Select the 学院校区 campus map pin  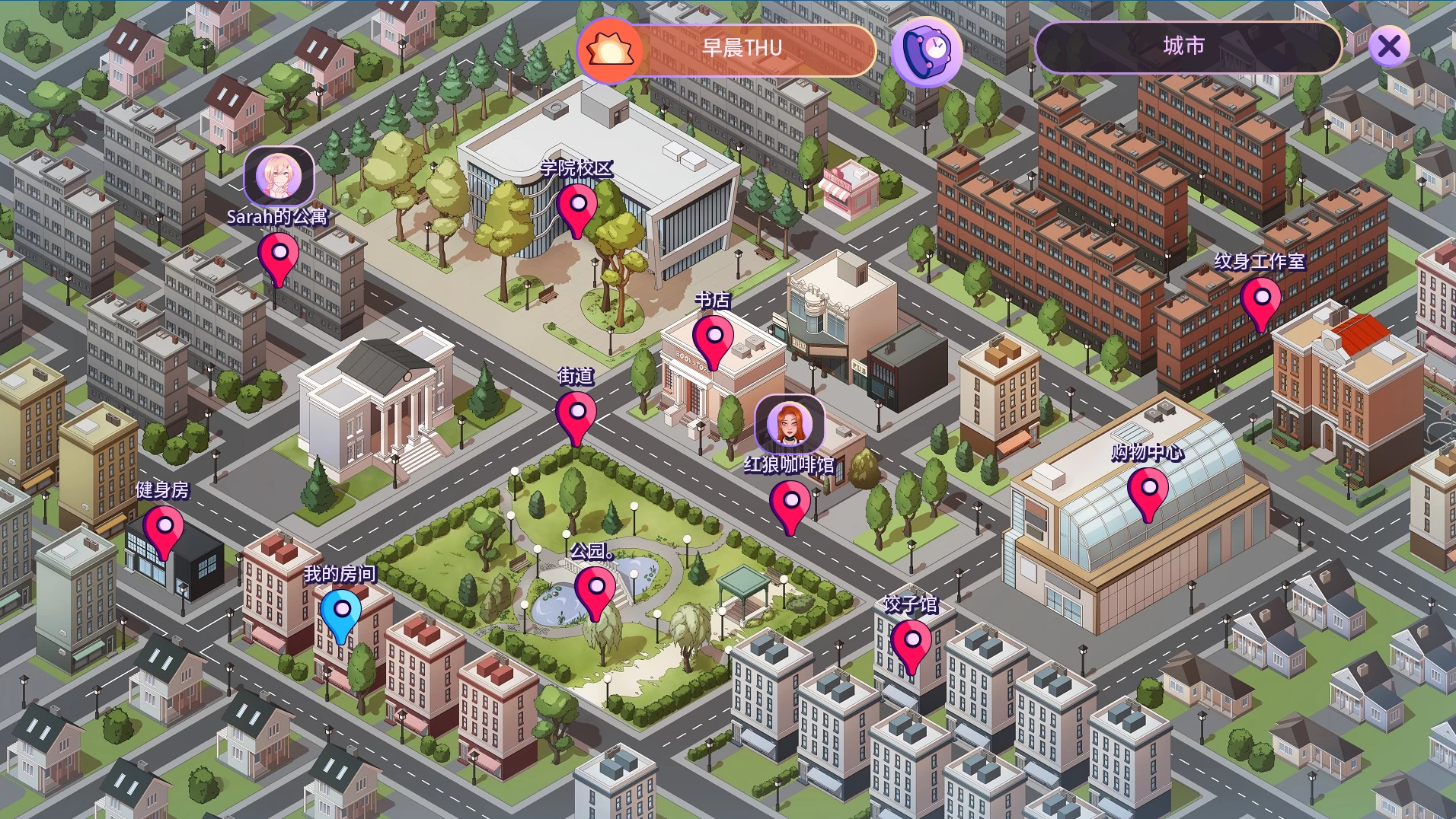click(577, 207)
